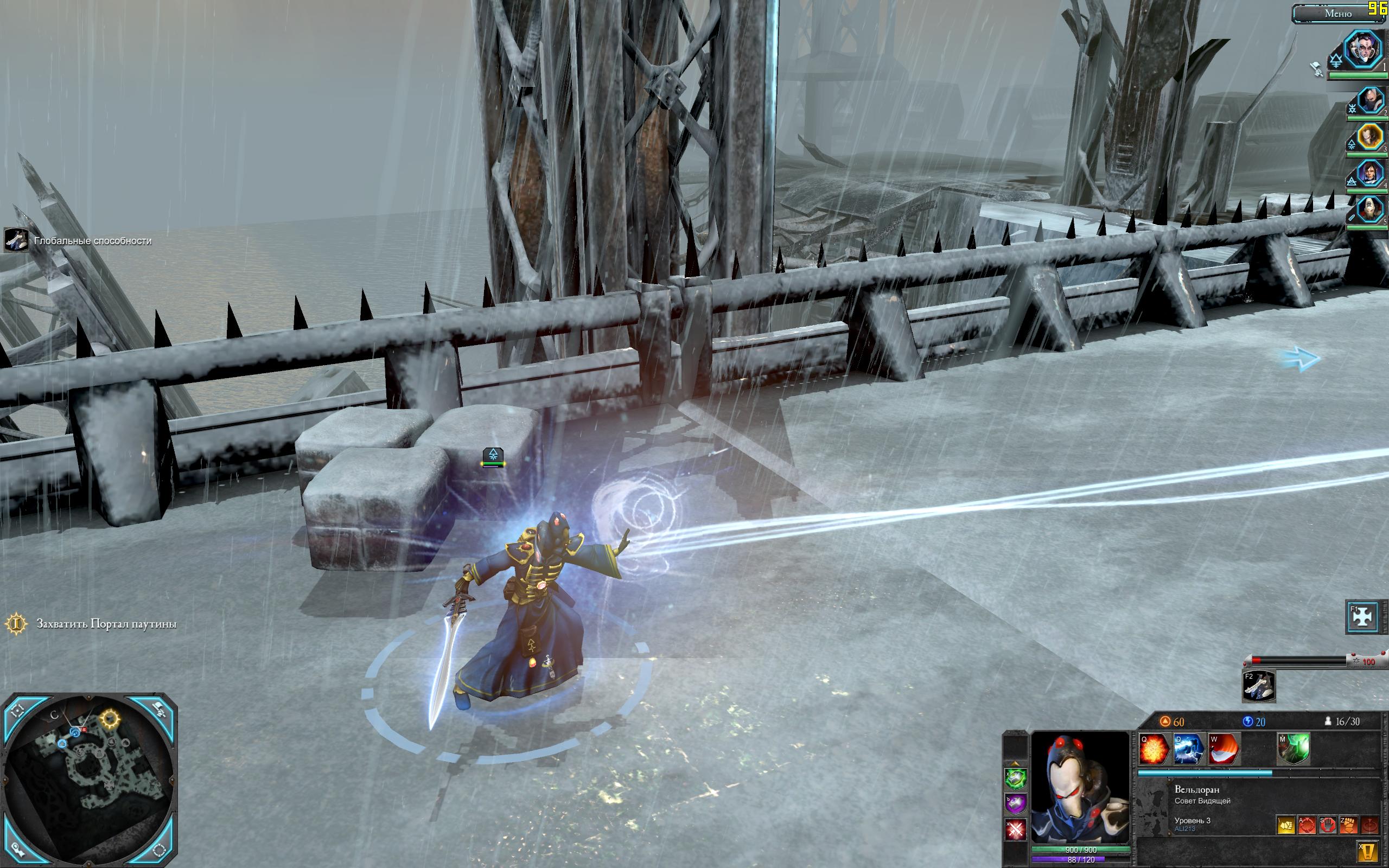The width and height of the screenshot is (1389, 868).
Task: Select the gold-framed squad portrait numbered 3
Action: [x=1370, y=137]
